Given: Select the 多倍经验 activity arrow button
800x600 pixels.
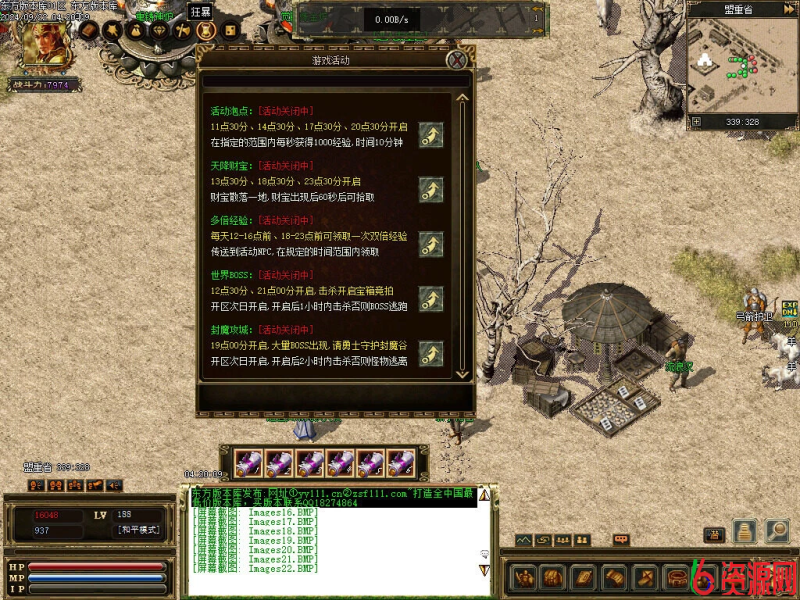Looking at the screenshot, I should [431, 244].
